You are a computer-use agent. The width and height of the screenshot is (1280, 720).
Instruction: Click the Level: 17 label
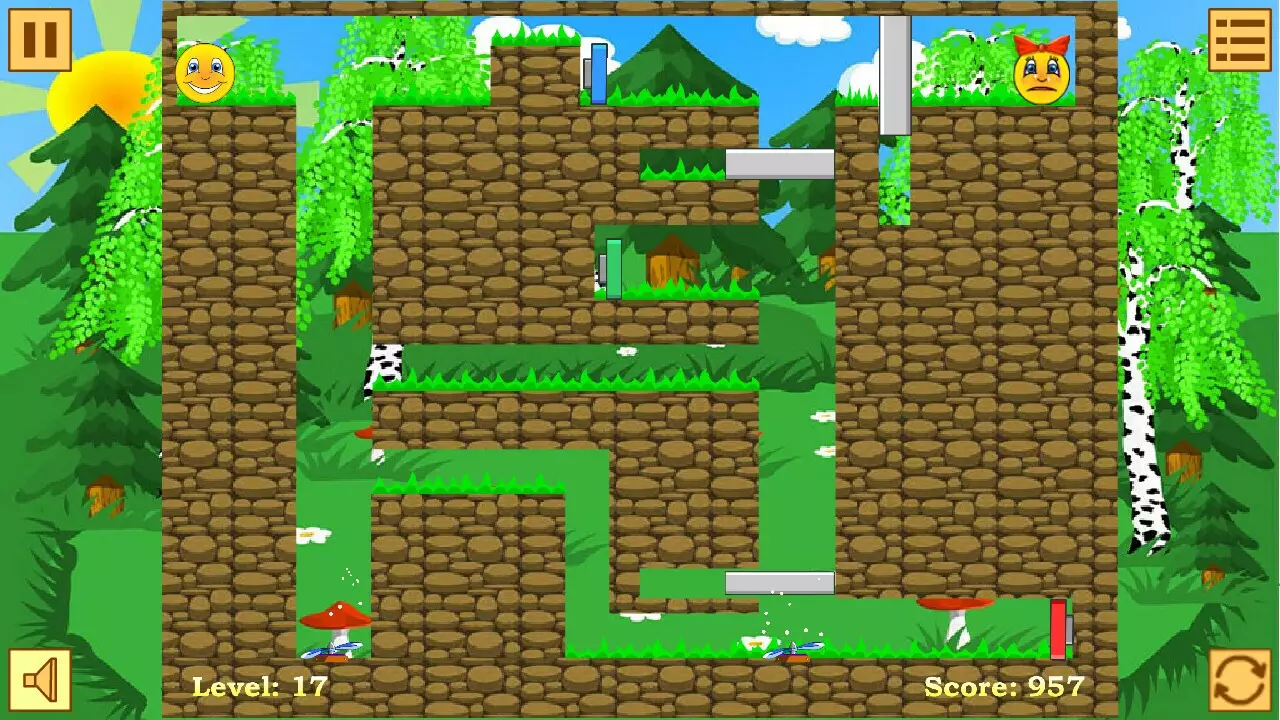pyautogui.click(x=257, y=686)
